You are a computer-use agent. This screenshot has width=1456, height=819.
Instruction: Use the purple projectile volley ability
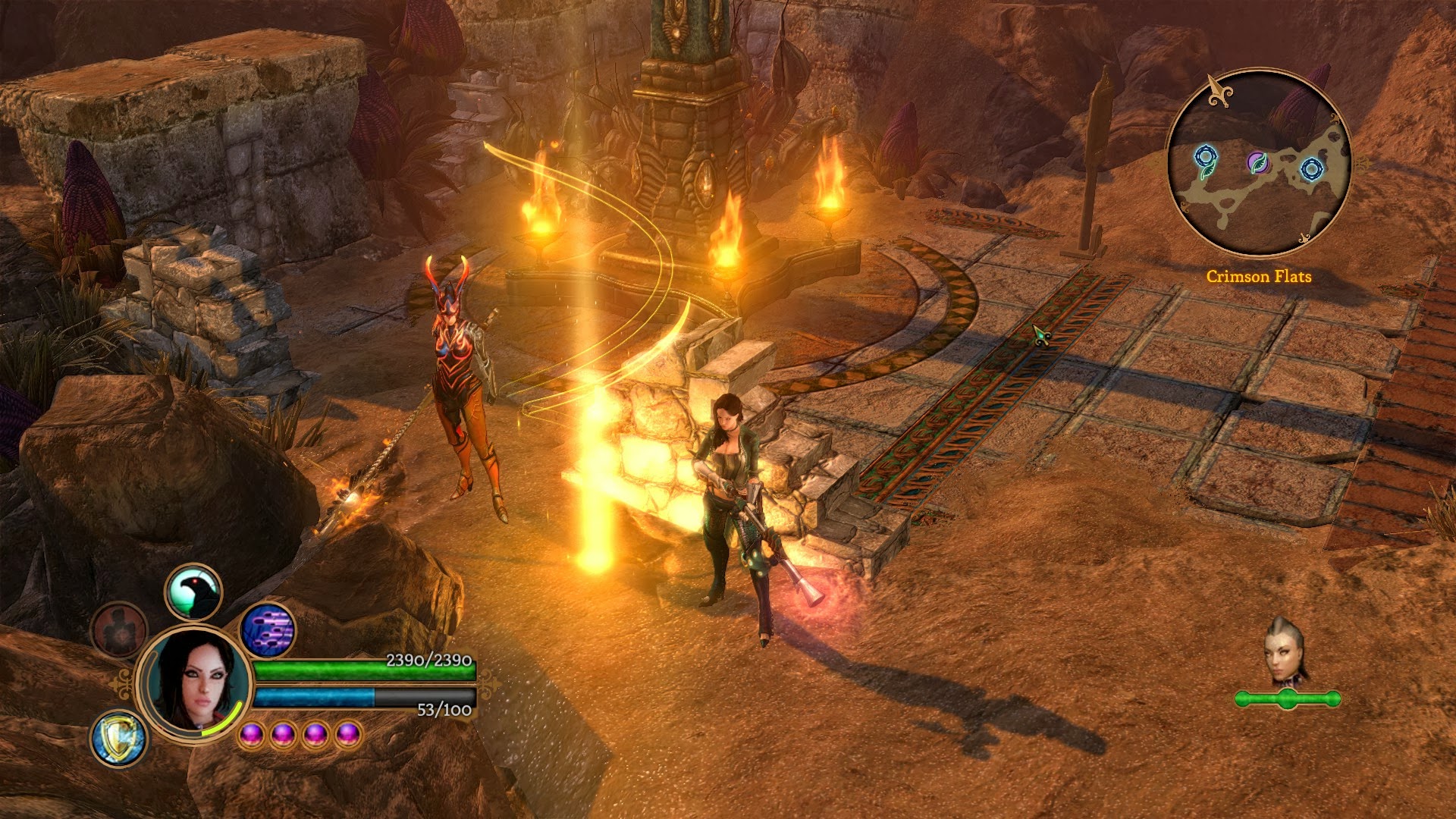pyautogui.click(x=268, y=630)
